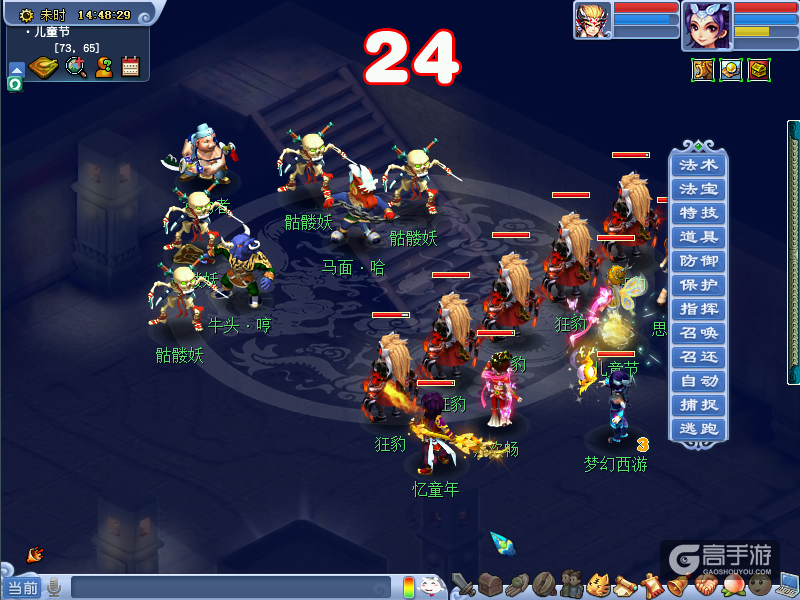Select the 捕捉 capture command
This screenshot has height=600, width=800.
pyautogui.click(x=698, y=405)
